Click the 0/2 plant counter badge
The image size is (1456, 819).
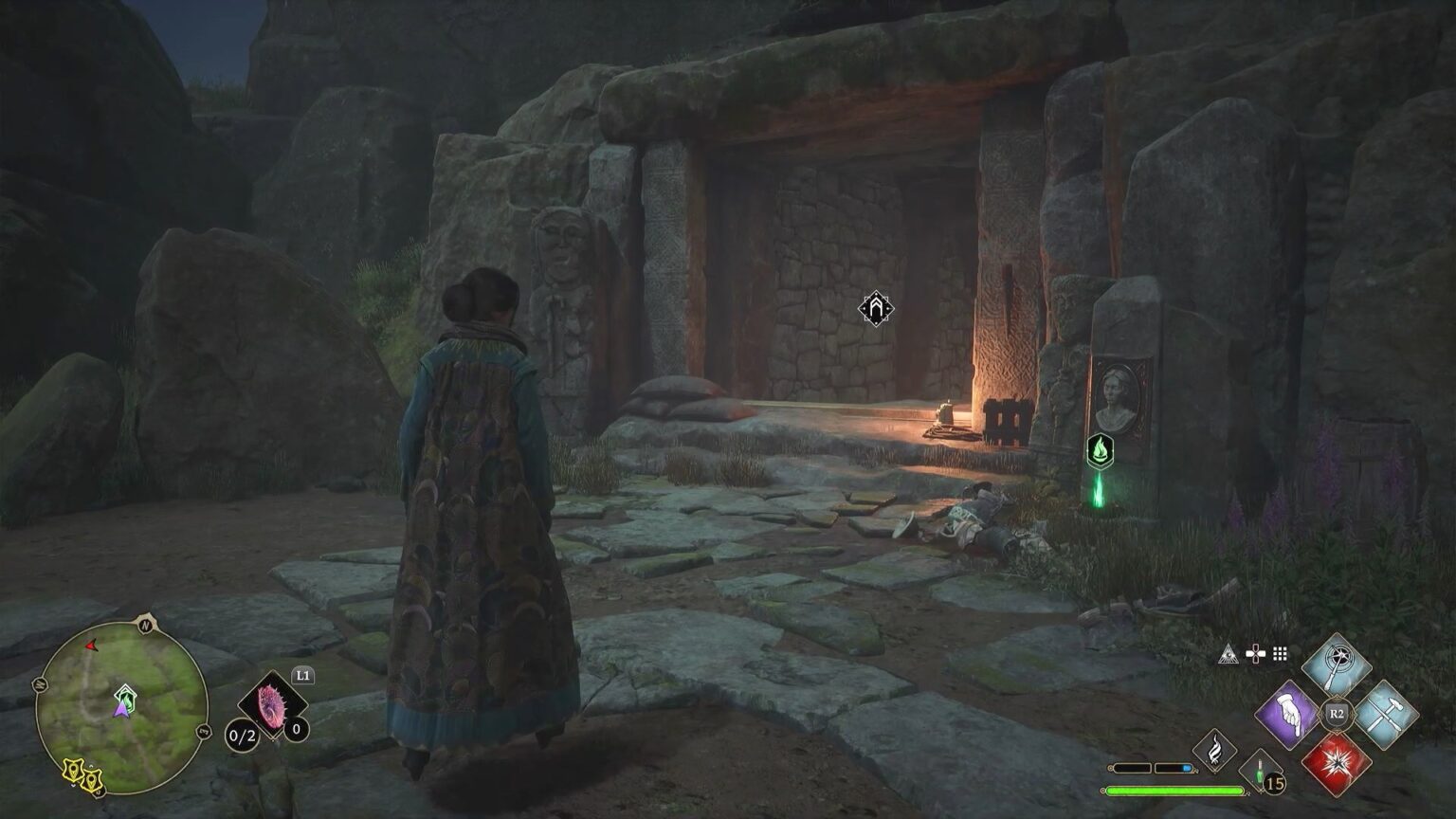(x=241, y=736)
